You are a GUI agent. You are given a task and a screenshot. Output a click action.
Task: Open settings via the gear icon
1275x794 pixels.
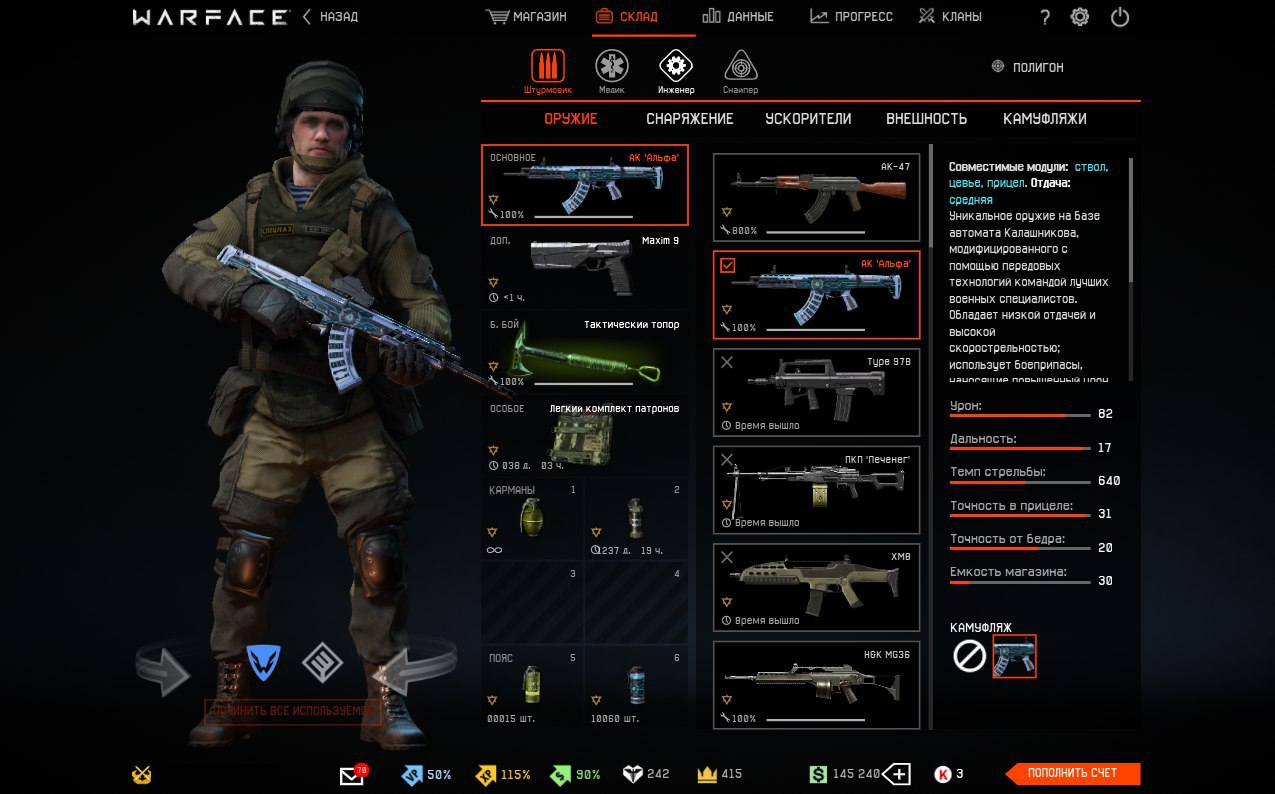(1080, 17)
